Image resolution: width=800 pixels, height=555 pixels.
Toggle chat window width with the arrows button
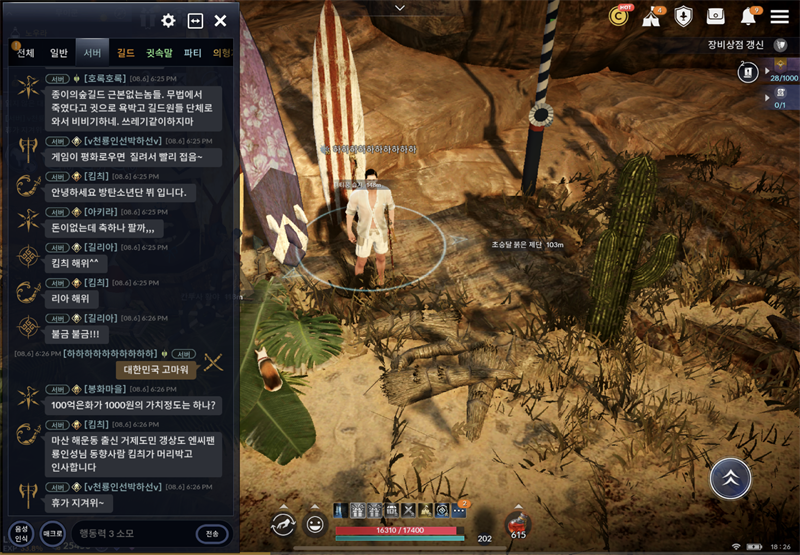coord(195,20)
